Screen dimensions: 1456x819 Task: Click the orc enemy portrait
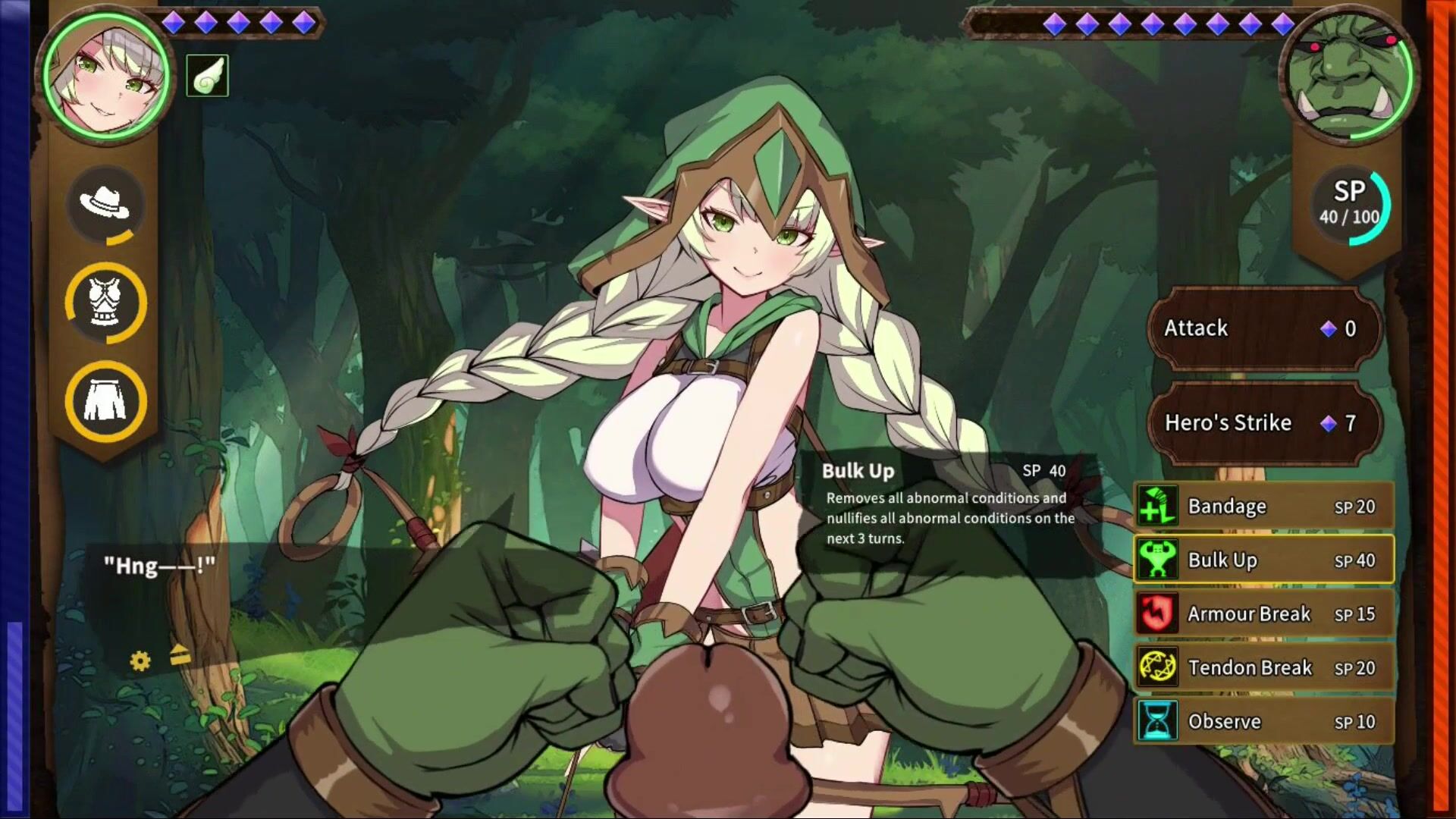(x=1348, y=76)
